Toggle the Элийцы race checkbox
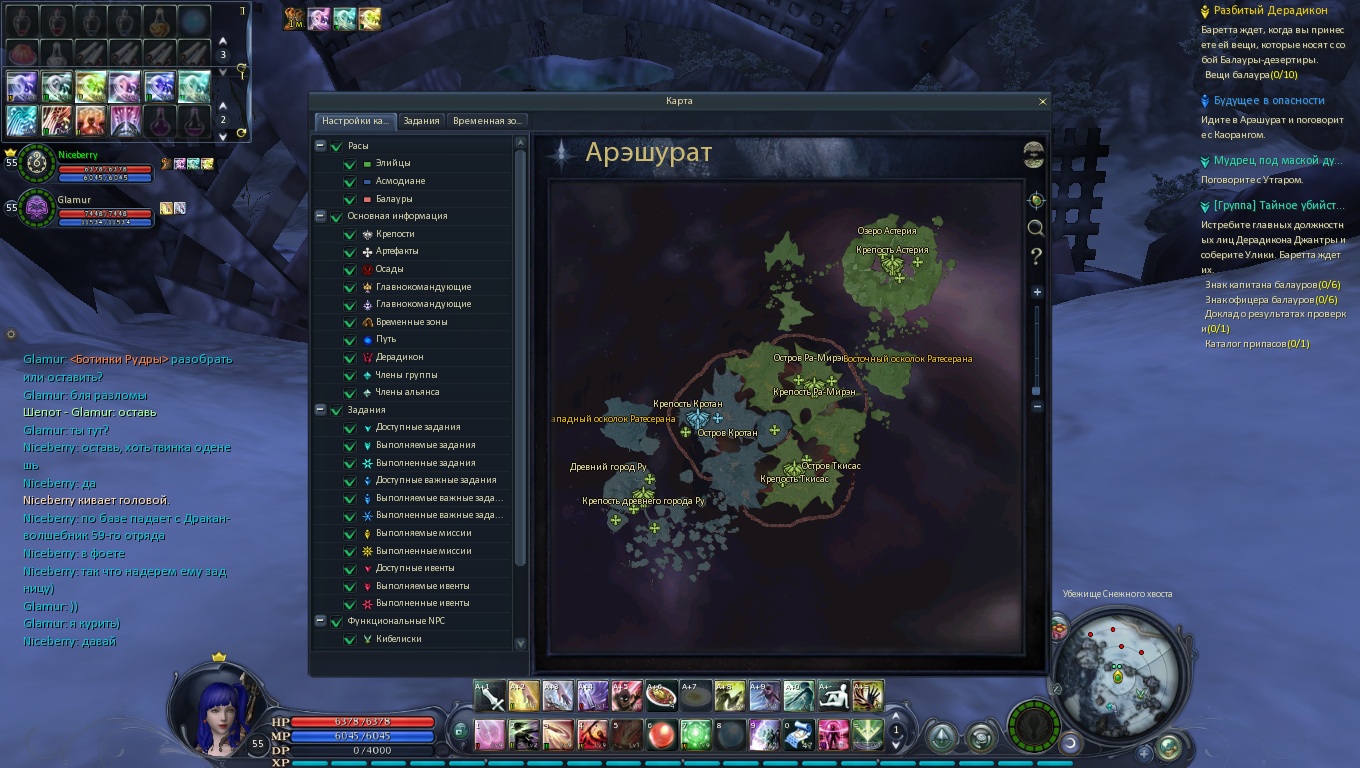 click(350, 164)
